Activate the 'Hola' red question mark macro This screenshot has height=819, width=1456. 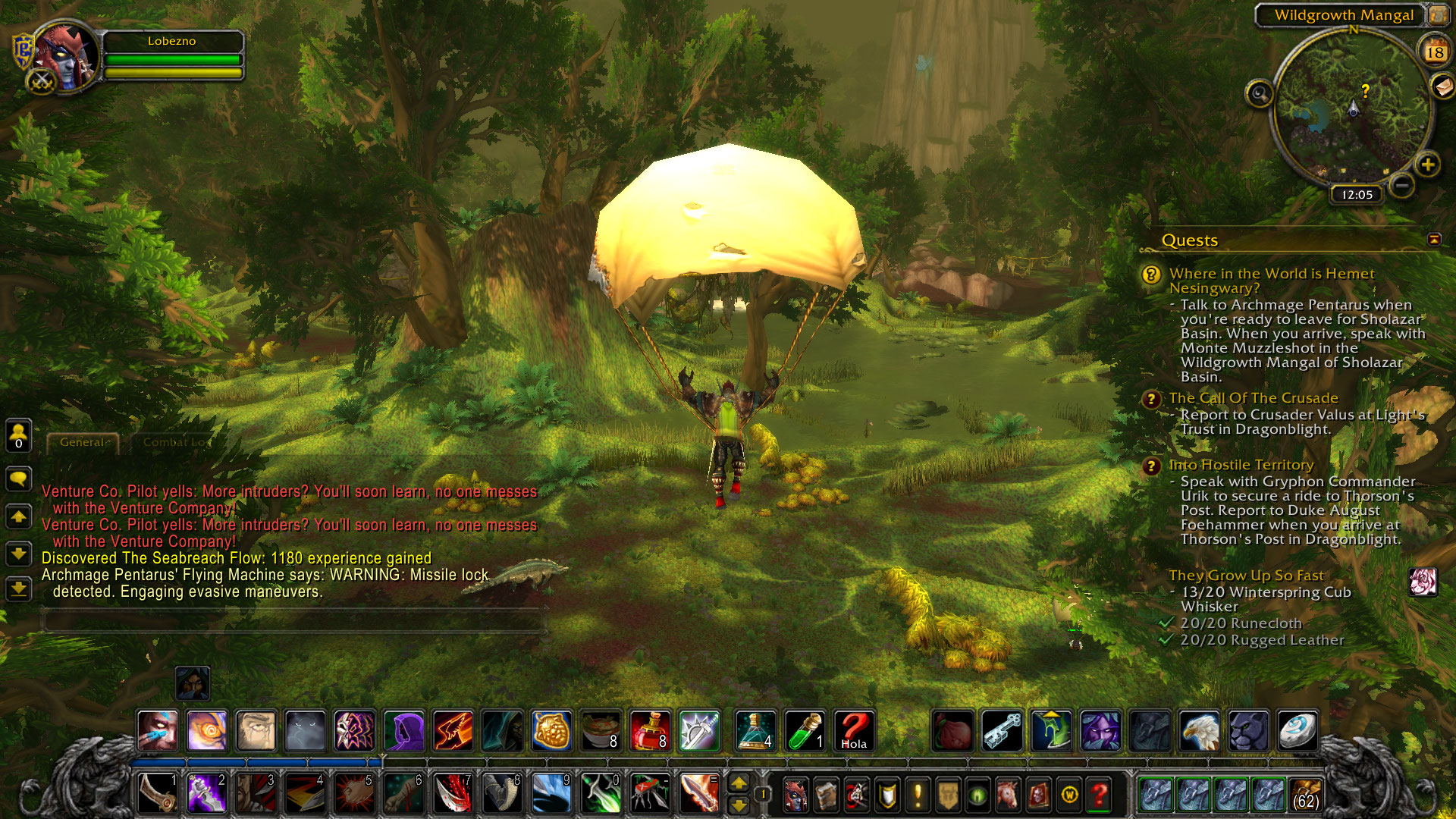tap(853, 731)
